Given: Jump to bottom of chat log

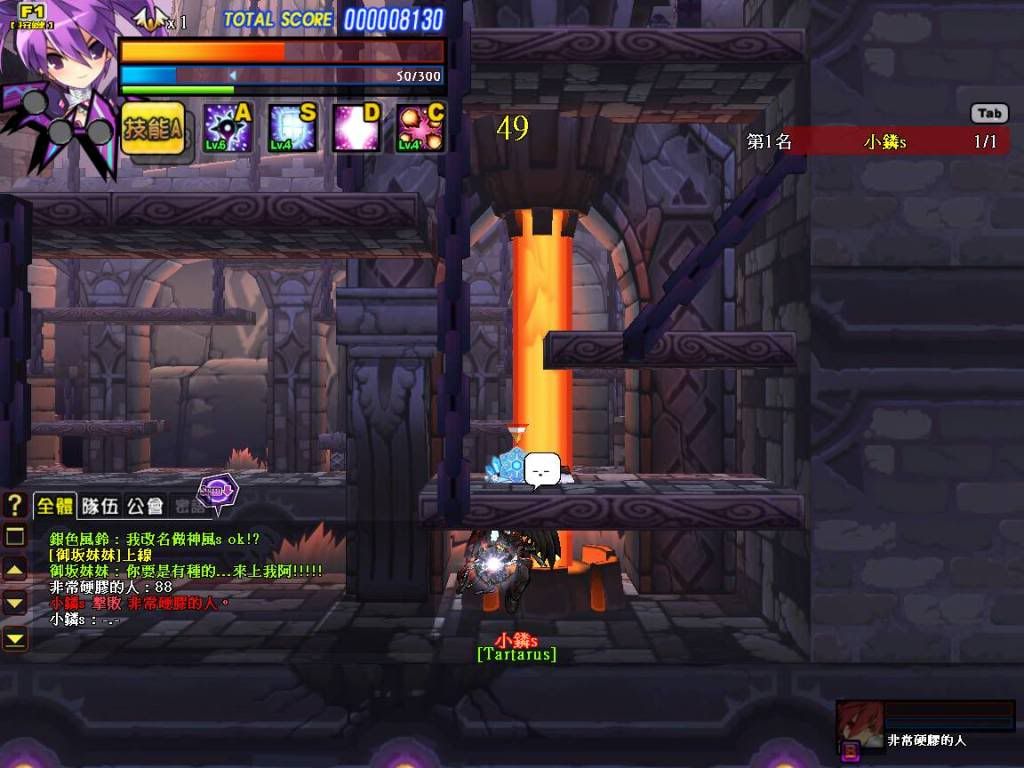Looking at the screenshot, I should (15, 637).
